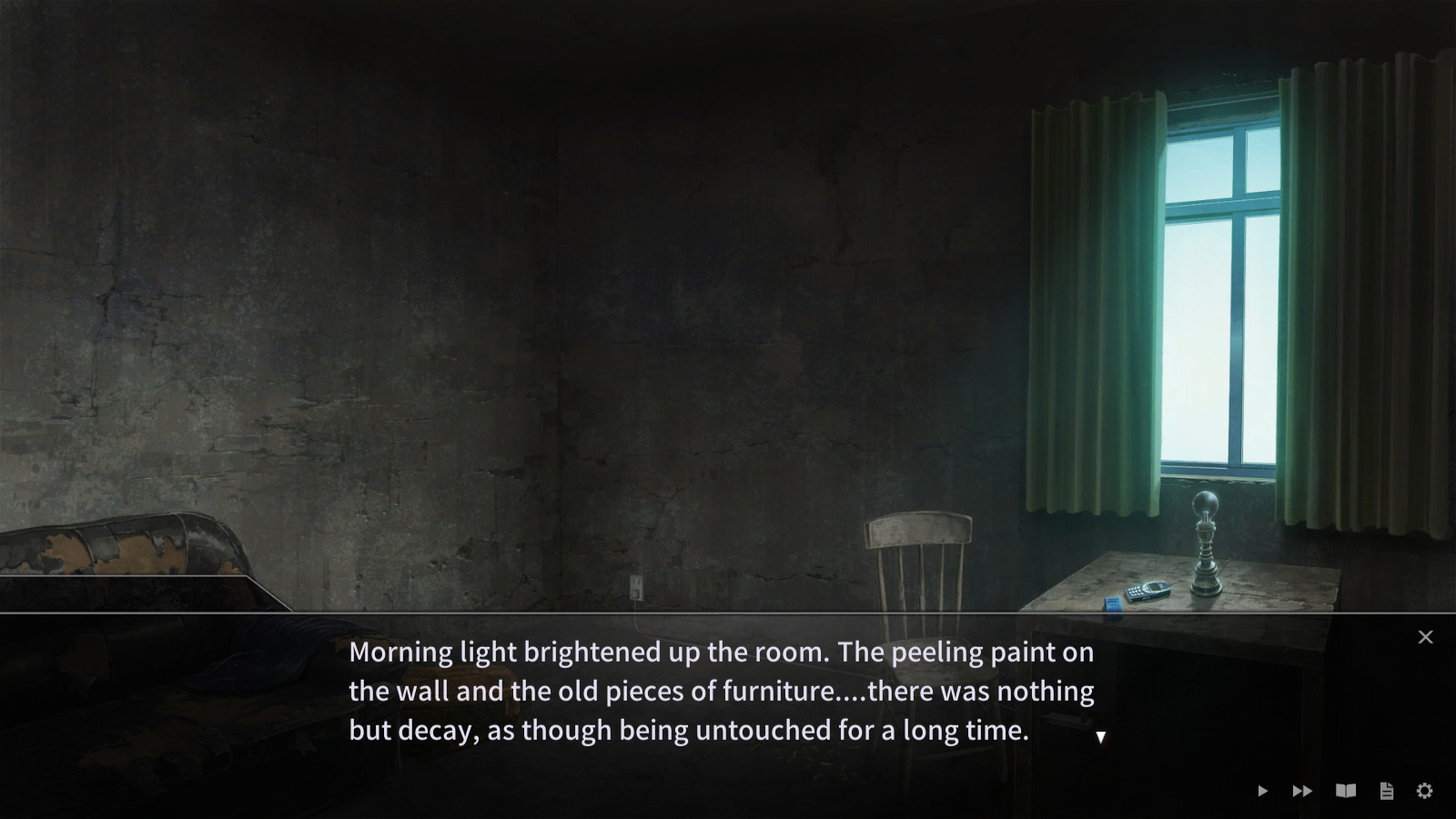Click the blue lighter beside the phone
Screen dimensions: 1456x819
[1112, 602]
